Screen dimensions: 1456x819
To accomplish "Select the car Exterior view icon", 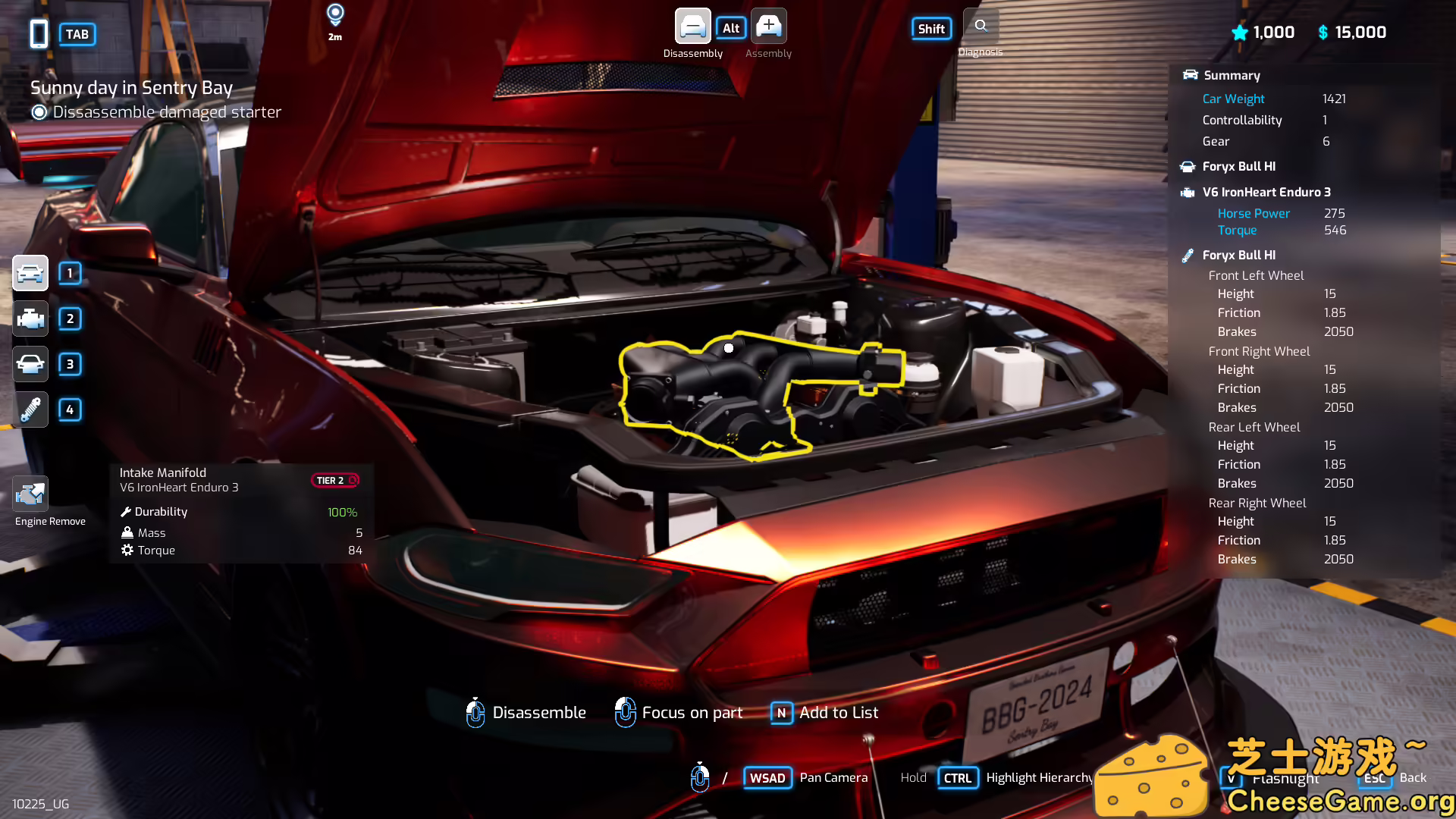I will [x=30, y=273].
